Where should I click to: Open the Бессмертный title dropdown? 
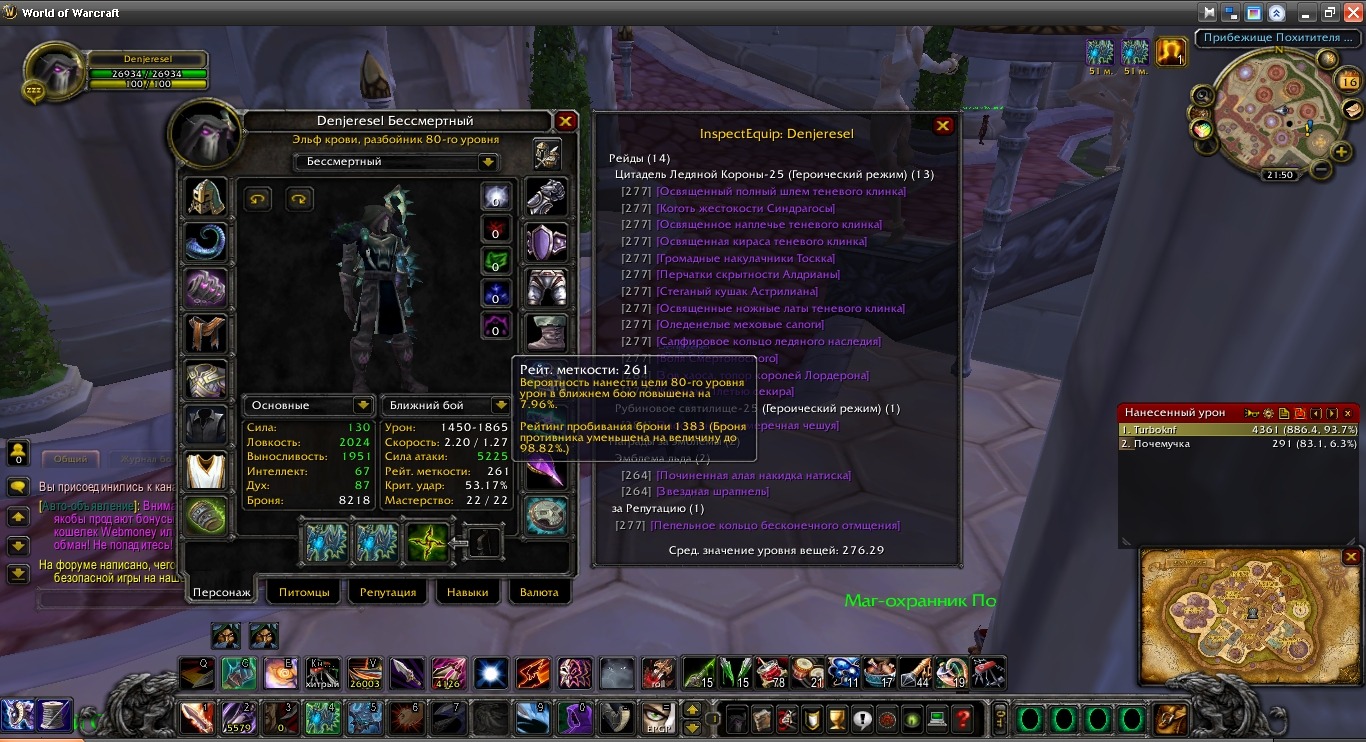(x=488, y=162)
